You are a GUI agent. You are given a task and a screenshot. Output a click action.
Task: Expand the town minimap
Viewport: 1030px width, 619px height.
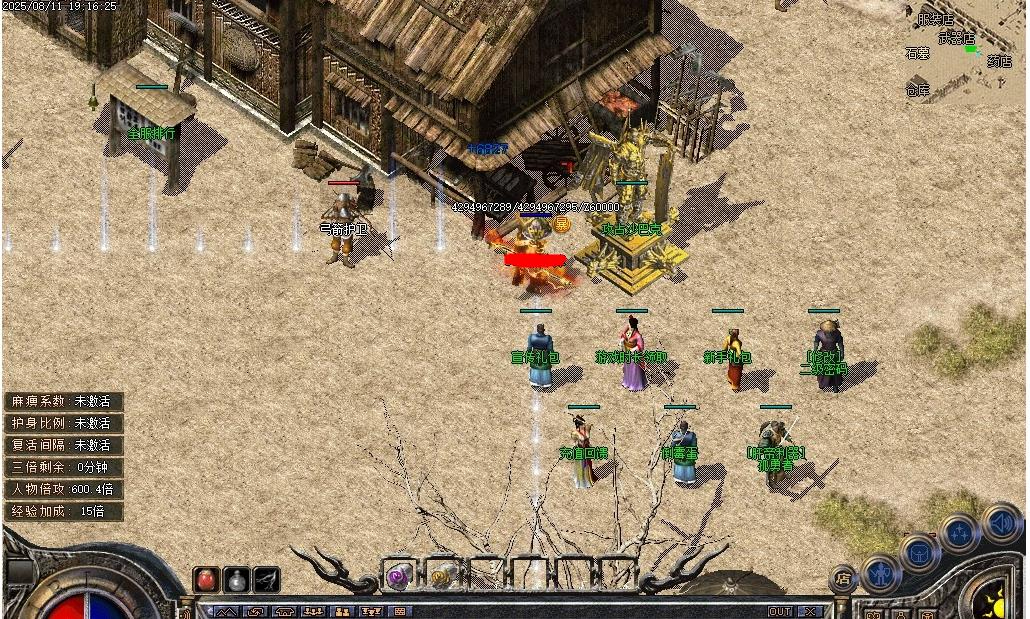point(965,52)
